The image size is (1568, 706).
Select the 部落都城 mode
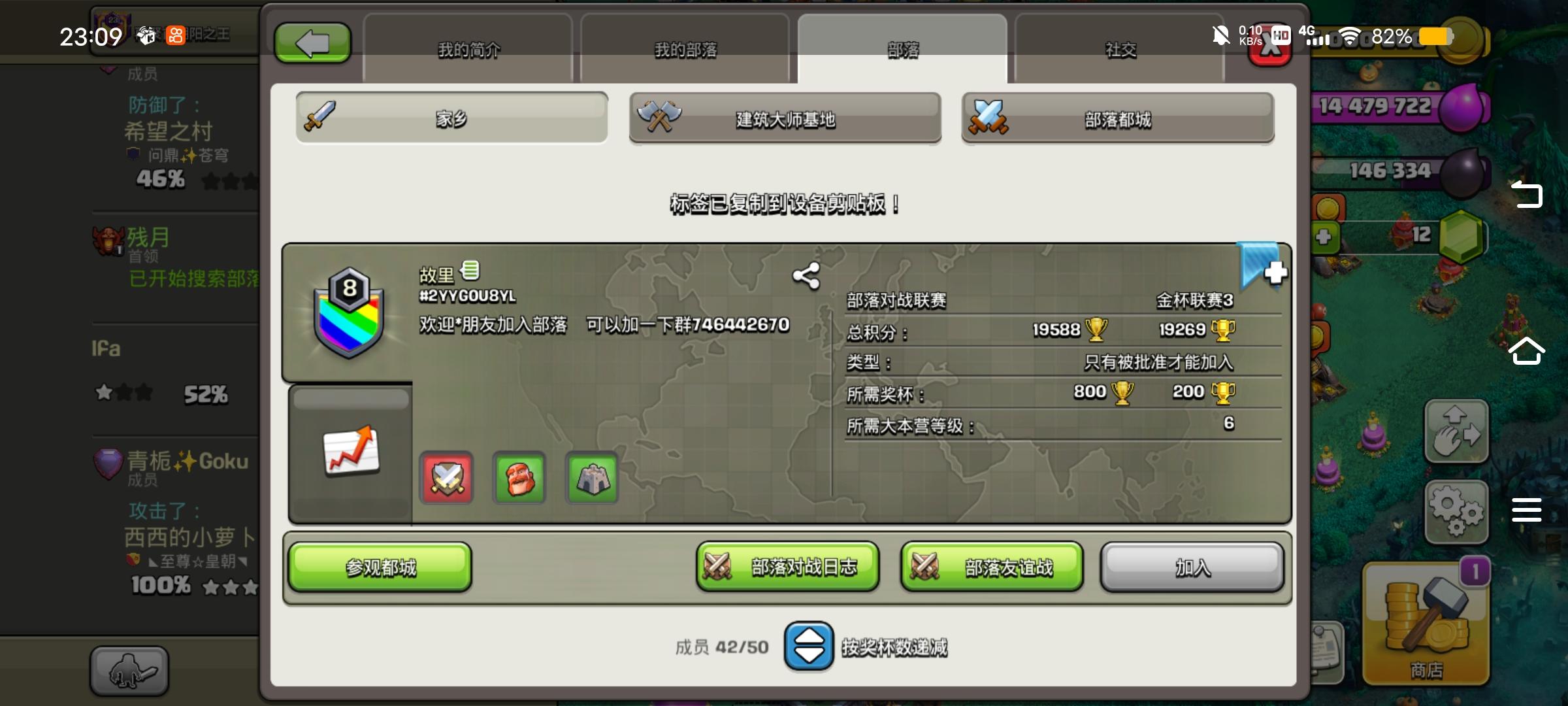pyautogui.click(x=1117, y=120)
